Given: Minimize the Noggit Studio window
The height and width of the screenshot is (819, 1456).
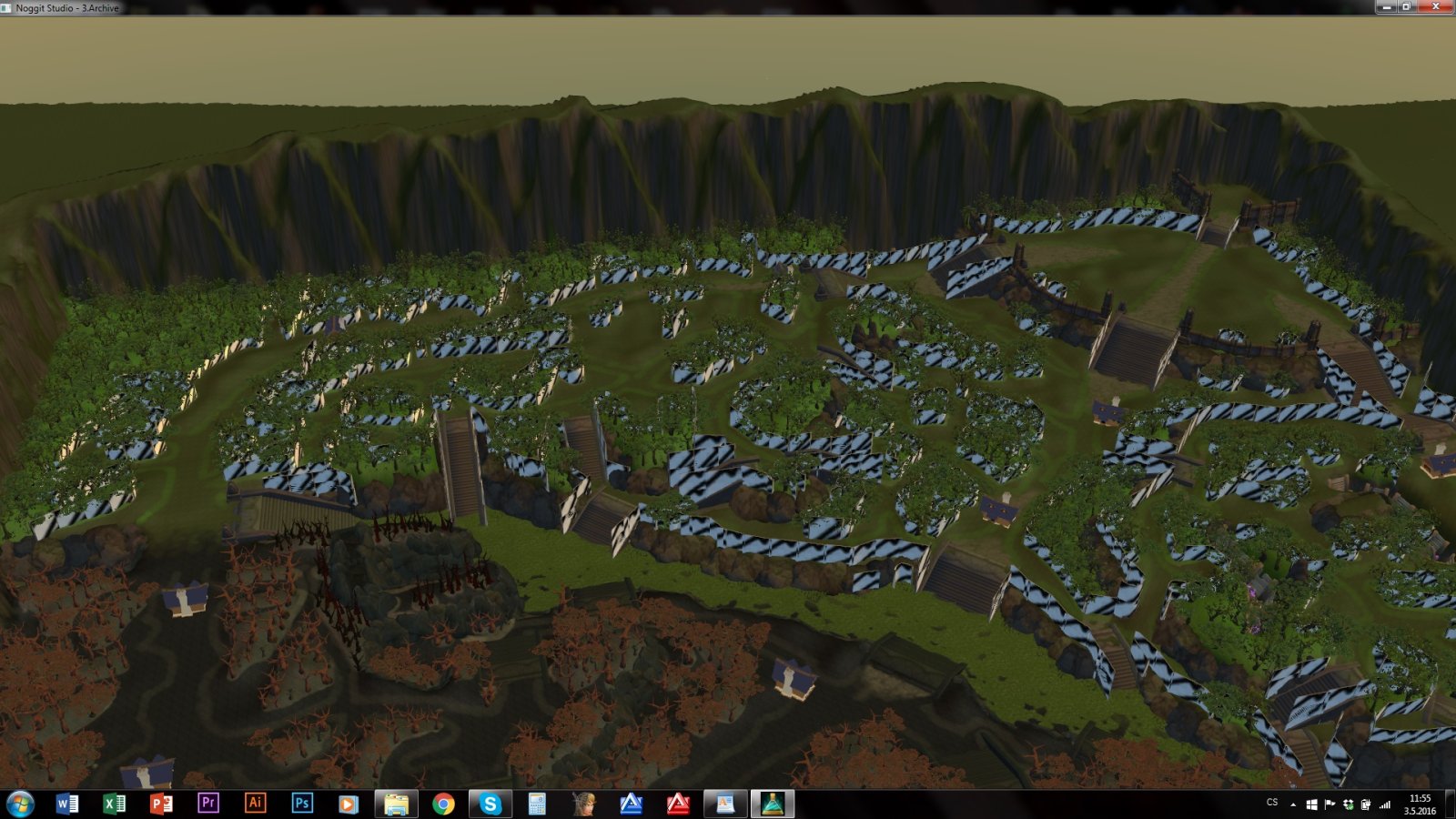Looking at the screenshot, I should [x=1387, y=6].
